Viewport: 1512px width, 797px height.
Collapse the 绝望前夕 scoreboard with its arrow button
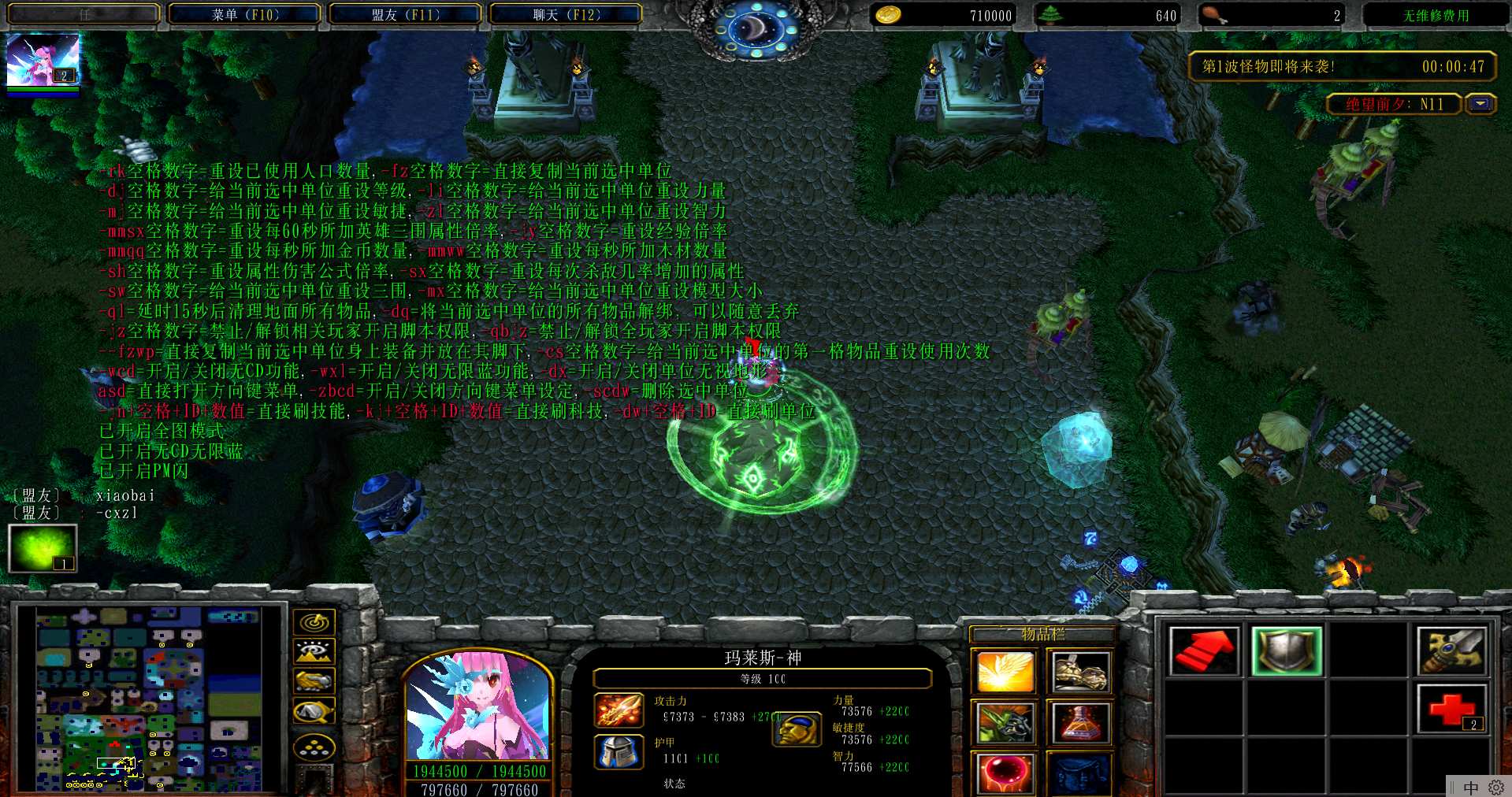click(x=1480, y=104)
